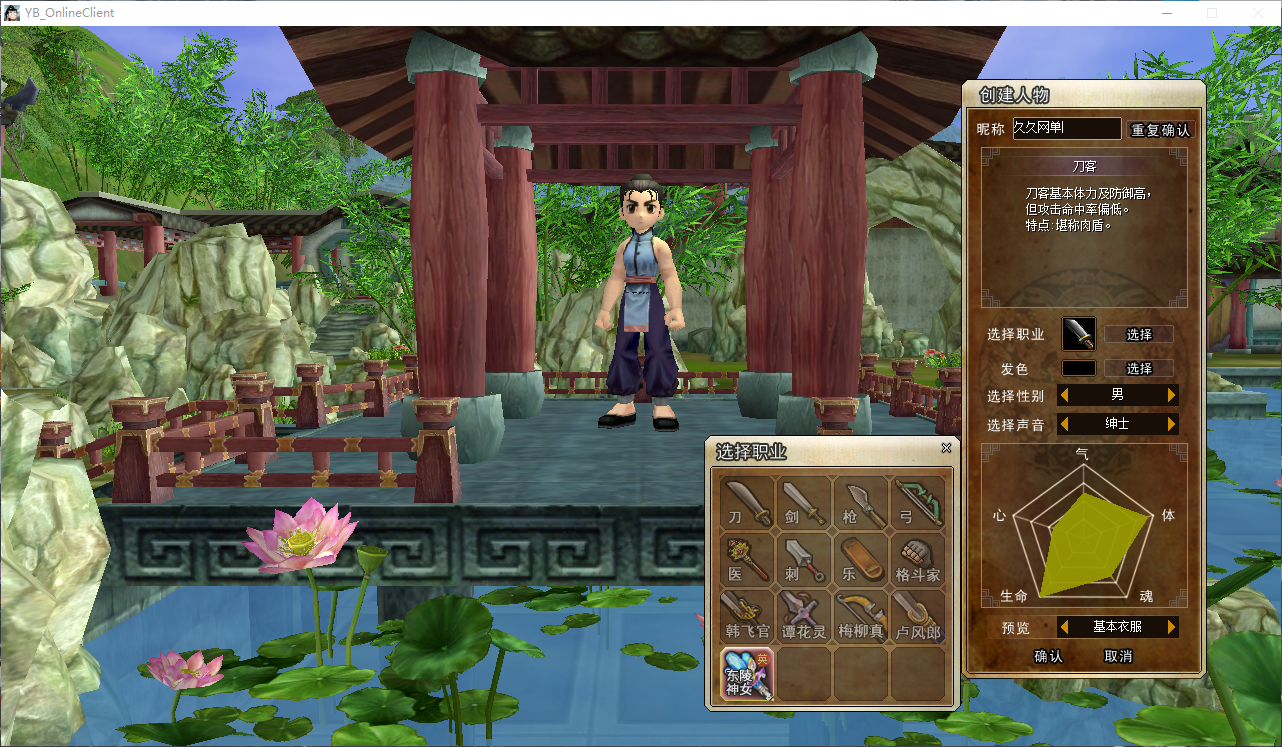Switch gender with the right arrow beside 男

click(x=1171, y=395)
